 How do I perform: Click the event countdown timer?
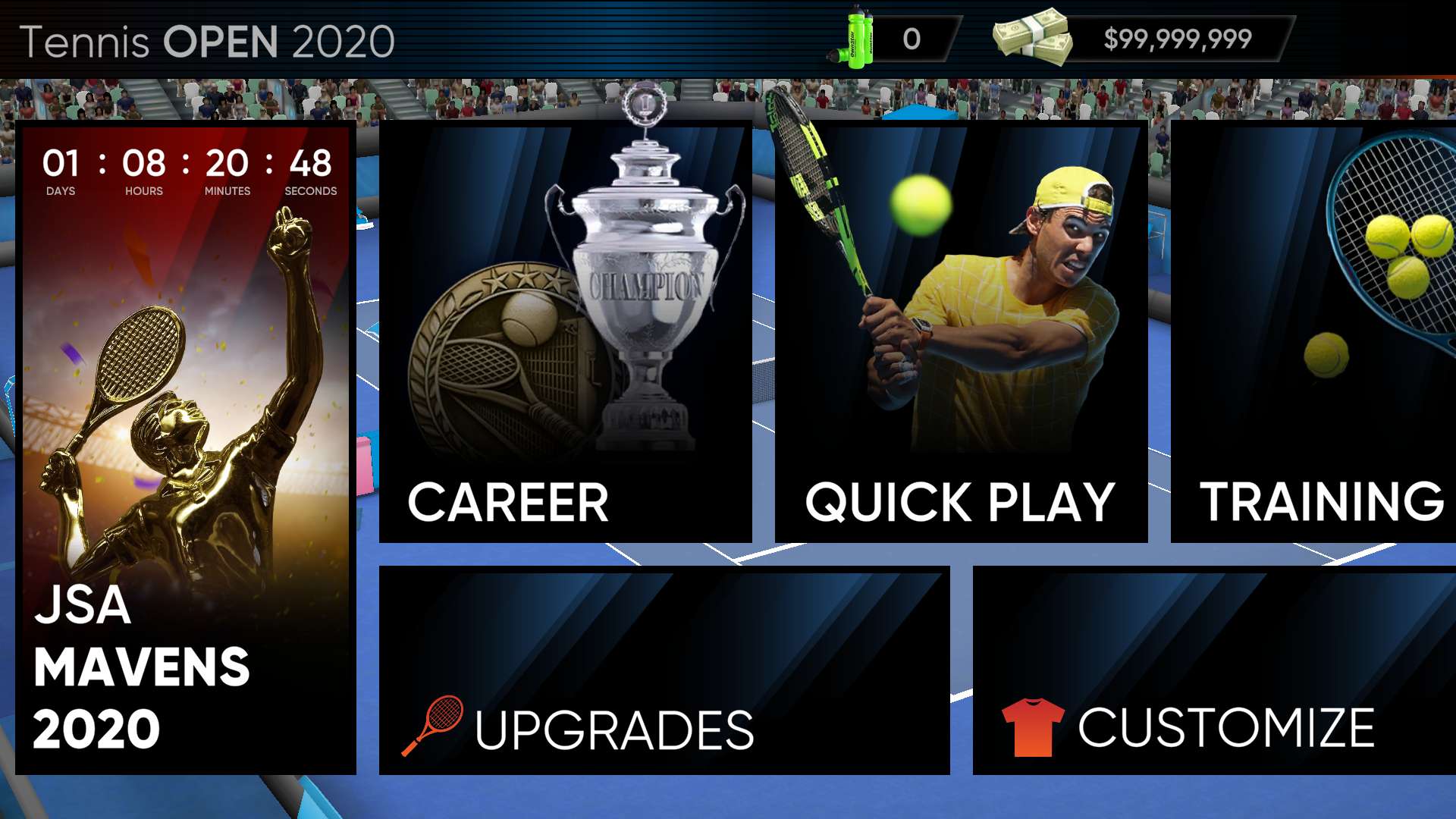tap(186, 167)
